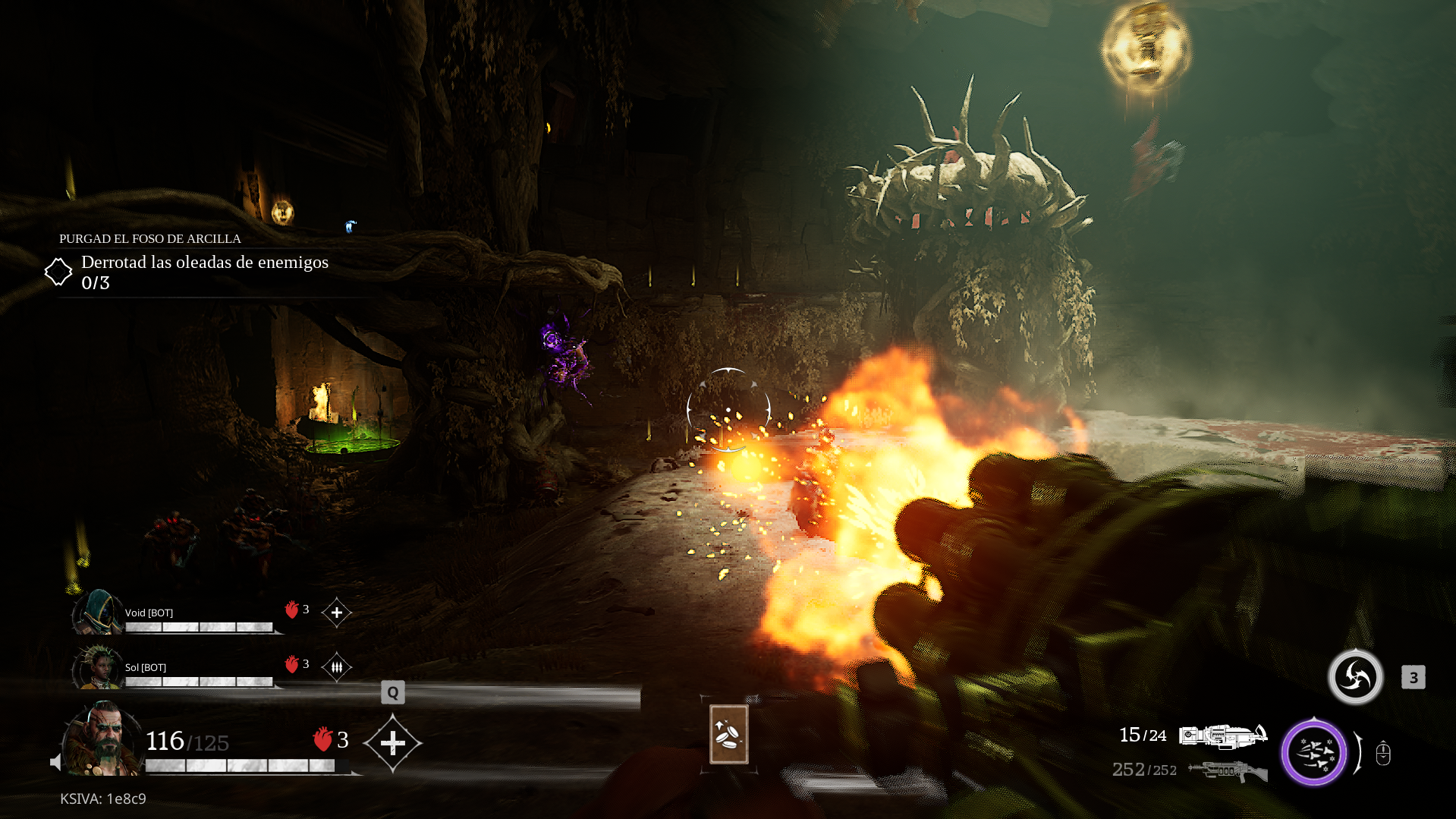Select the primary weapon icon showing 15/24 ammo

click(1223, 735)
